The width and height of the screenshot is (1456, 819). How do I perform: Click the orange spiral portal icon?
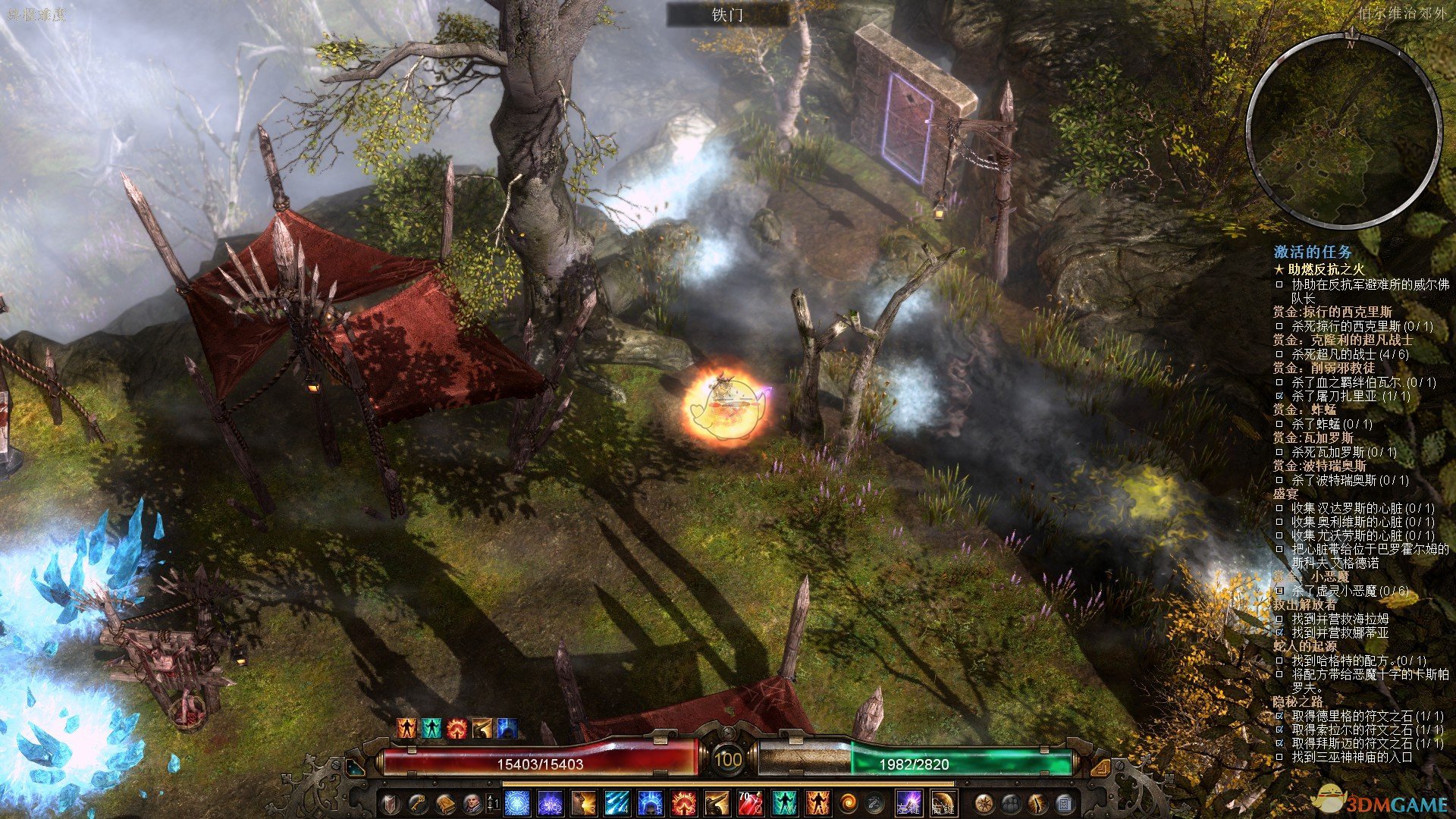(848, 802)
